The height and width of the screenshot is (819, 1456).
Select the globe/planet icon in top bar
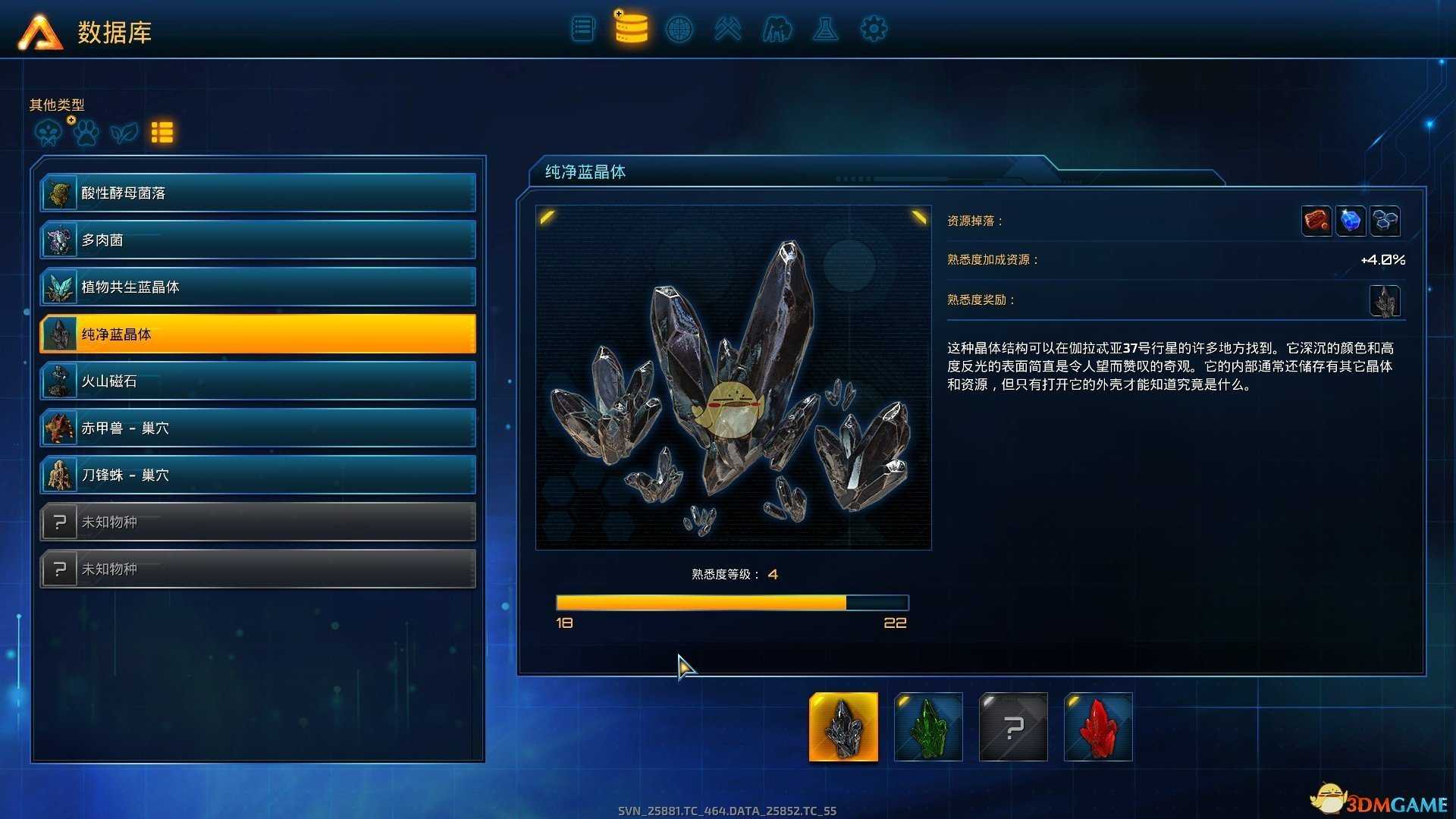[x=679, y=29]
